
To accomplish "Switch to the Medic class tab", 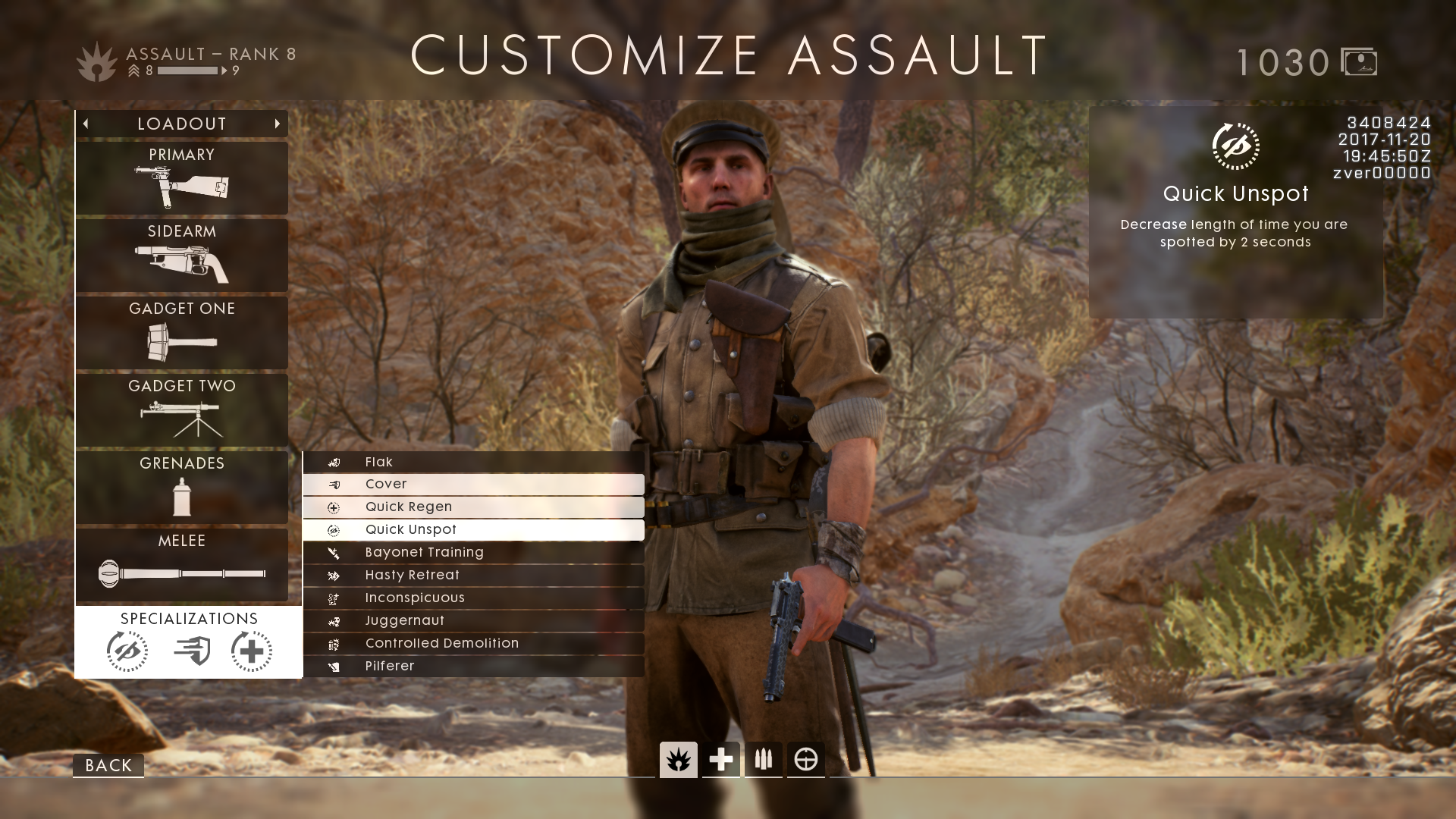I will tap(721, 759).
